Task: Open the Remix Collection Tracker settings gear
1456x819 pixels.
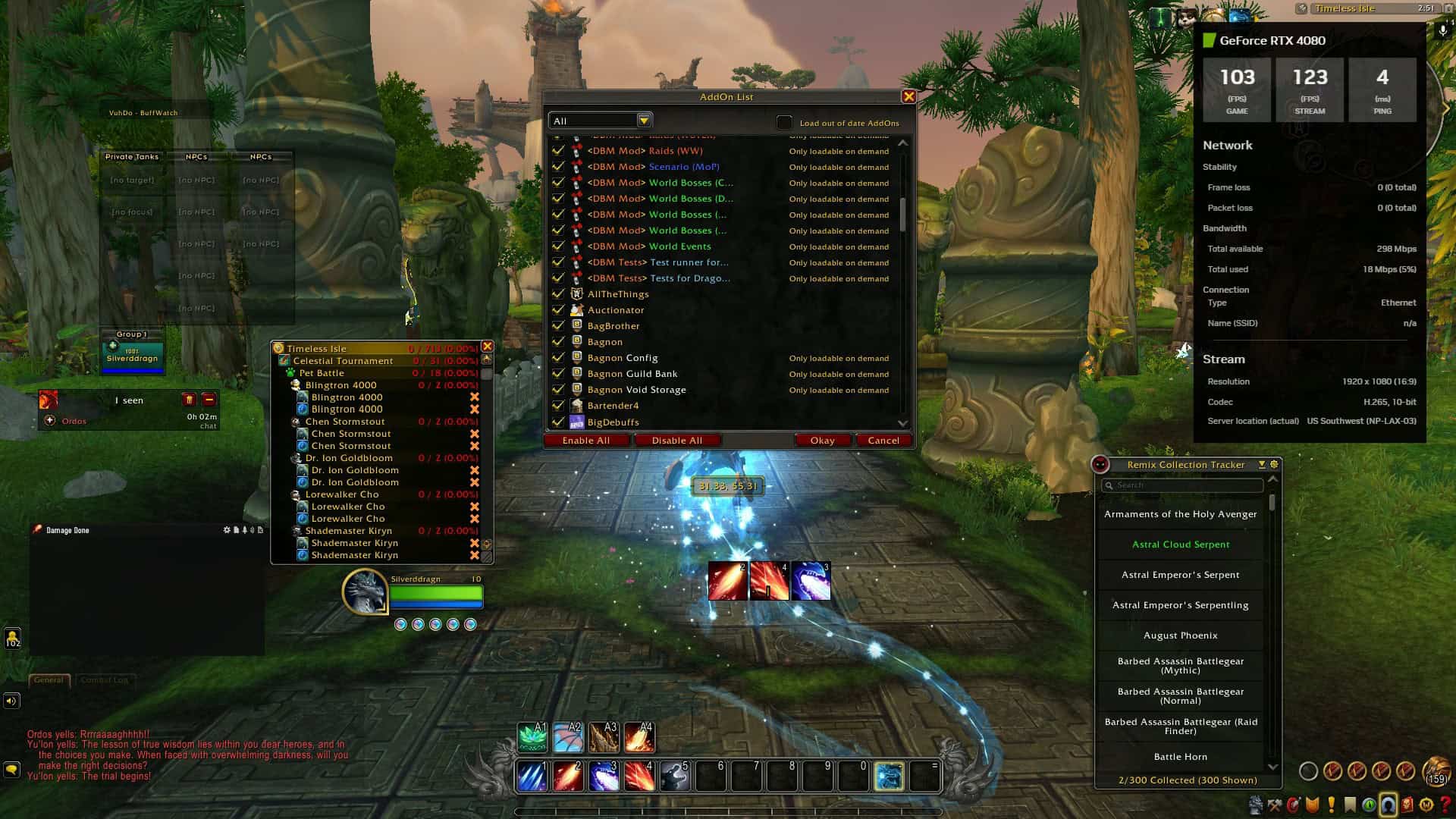Action: [1274, 465]
